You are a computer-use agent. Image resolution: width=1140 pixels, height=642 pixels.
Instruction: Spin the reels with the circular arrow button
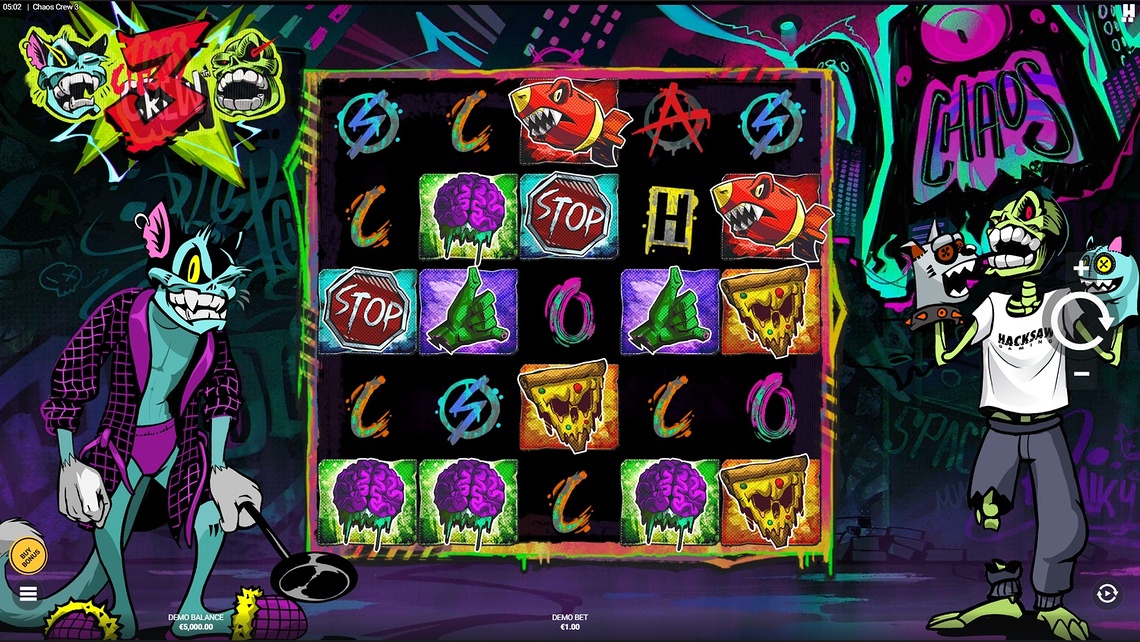1082,322
